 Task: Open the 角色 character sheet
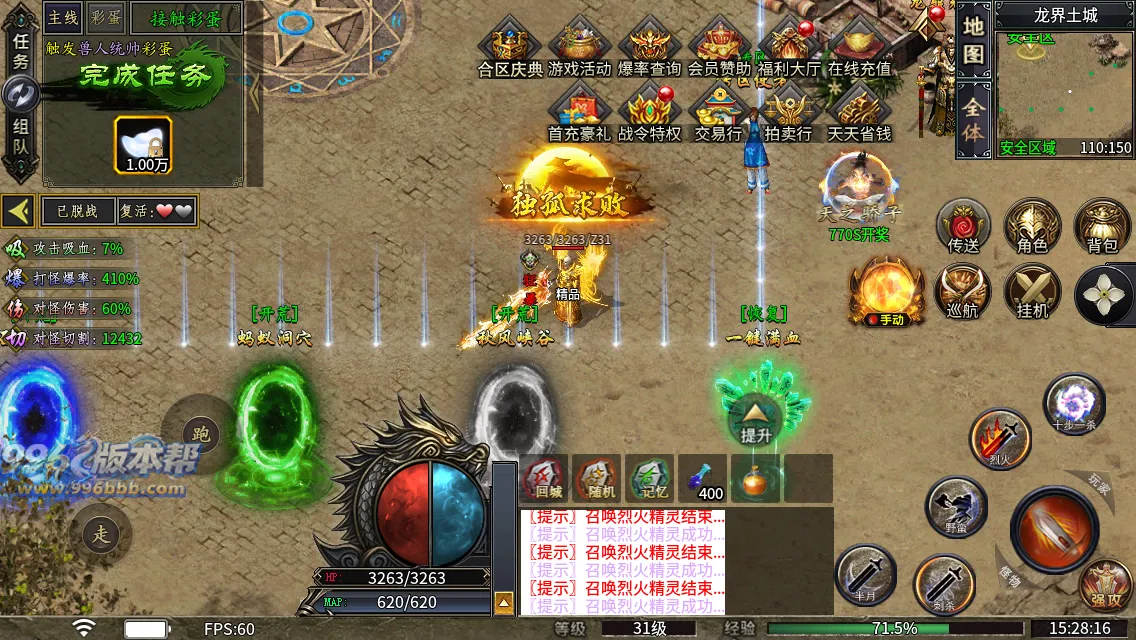tap(1032, 226)
